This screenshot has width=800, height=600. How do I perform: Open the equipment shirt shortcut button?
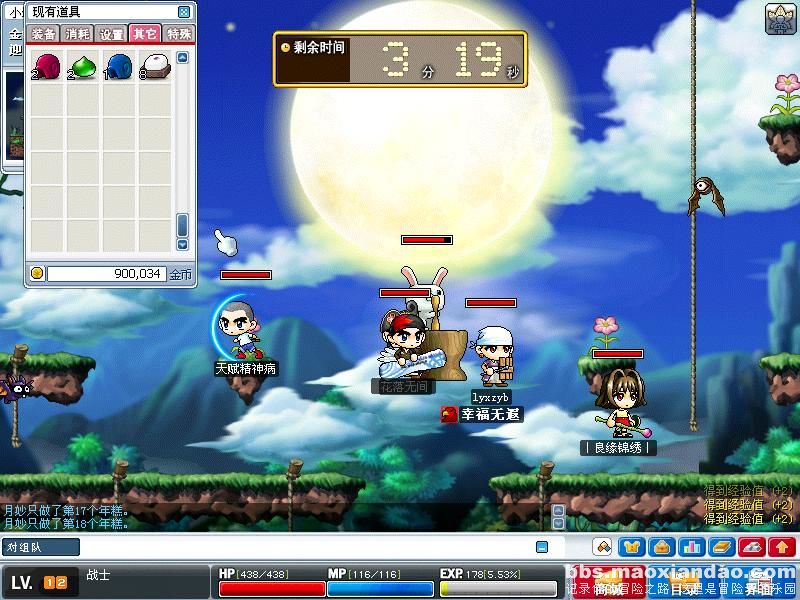(x=632, y=547)
